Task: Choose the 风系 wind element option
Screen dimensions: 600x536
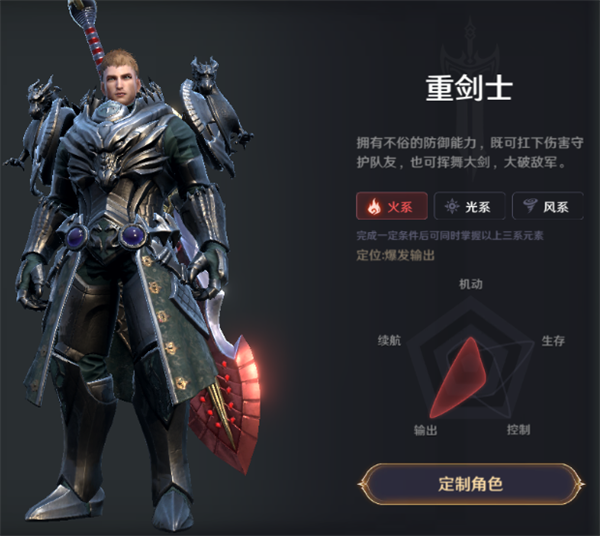Action: [x=546, y=207]
